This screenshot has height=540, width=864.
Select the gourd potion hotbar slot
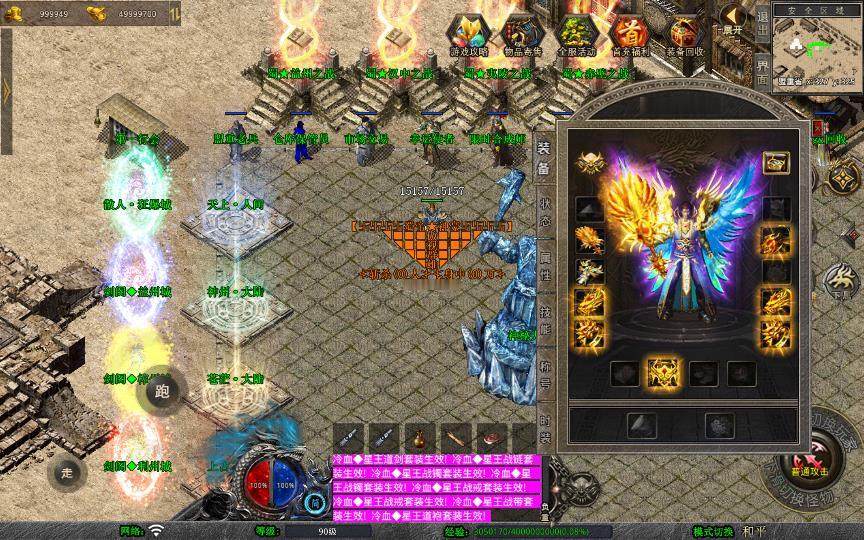point(418,438)
